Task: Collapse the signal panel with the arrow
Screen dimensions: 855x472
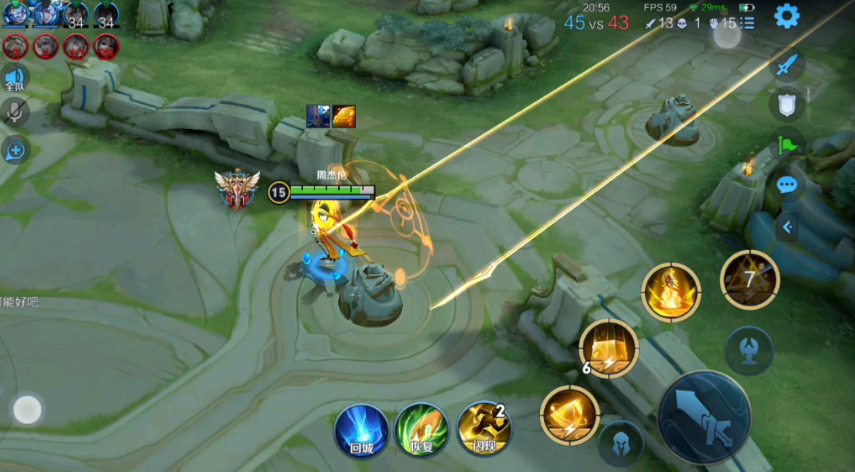Action: pos(788,227)
